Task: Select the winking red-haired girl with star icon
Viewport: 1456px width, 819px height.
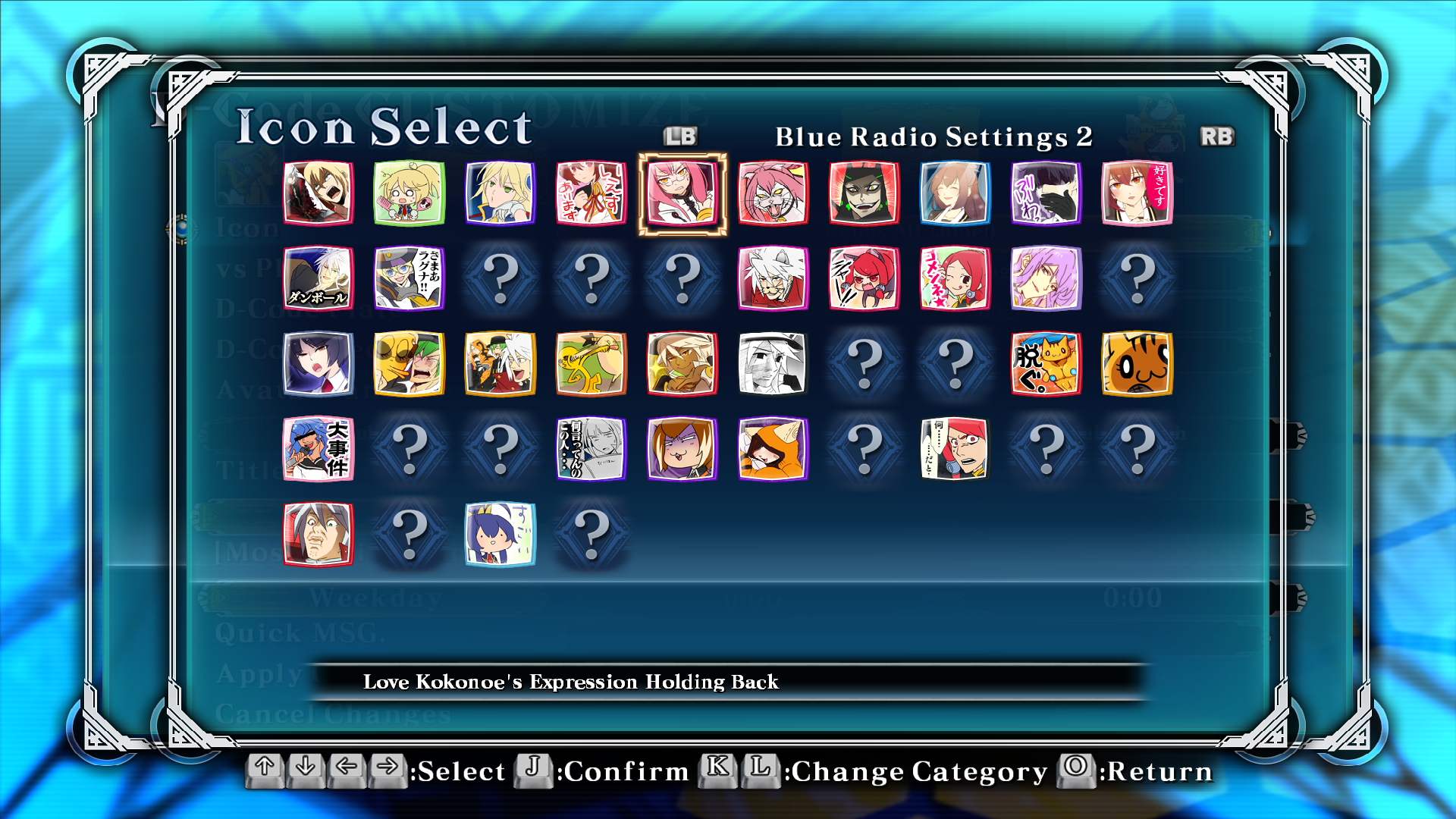Action: 955,278
